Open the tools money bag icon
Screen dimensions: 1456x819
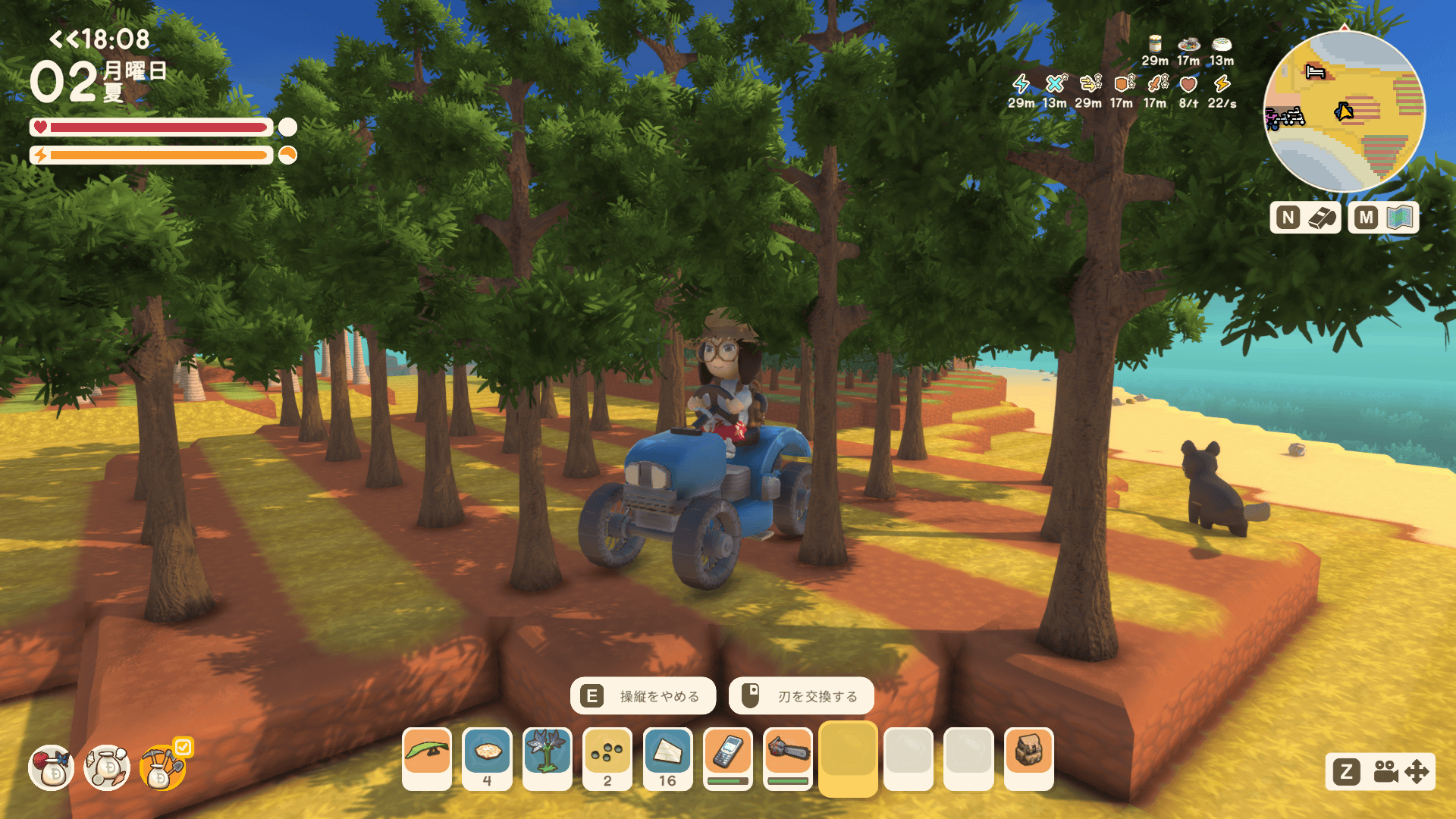pyautogui.click(x=161, y=769)
